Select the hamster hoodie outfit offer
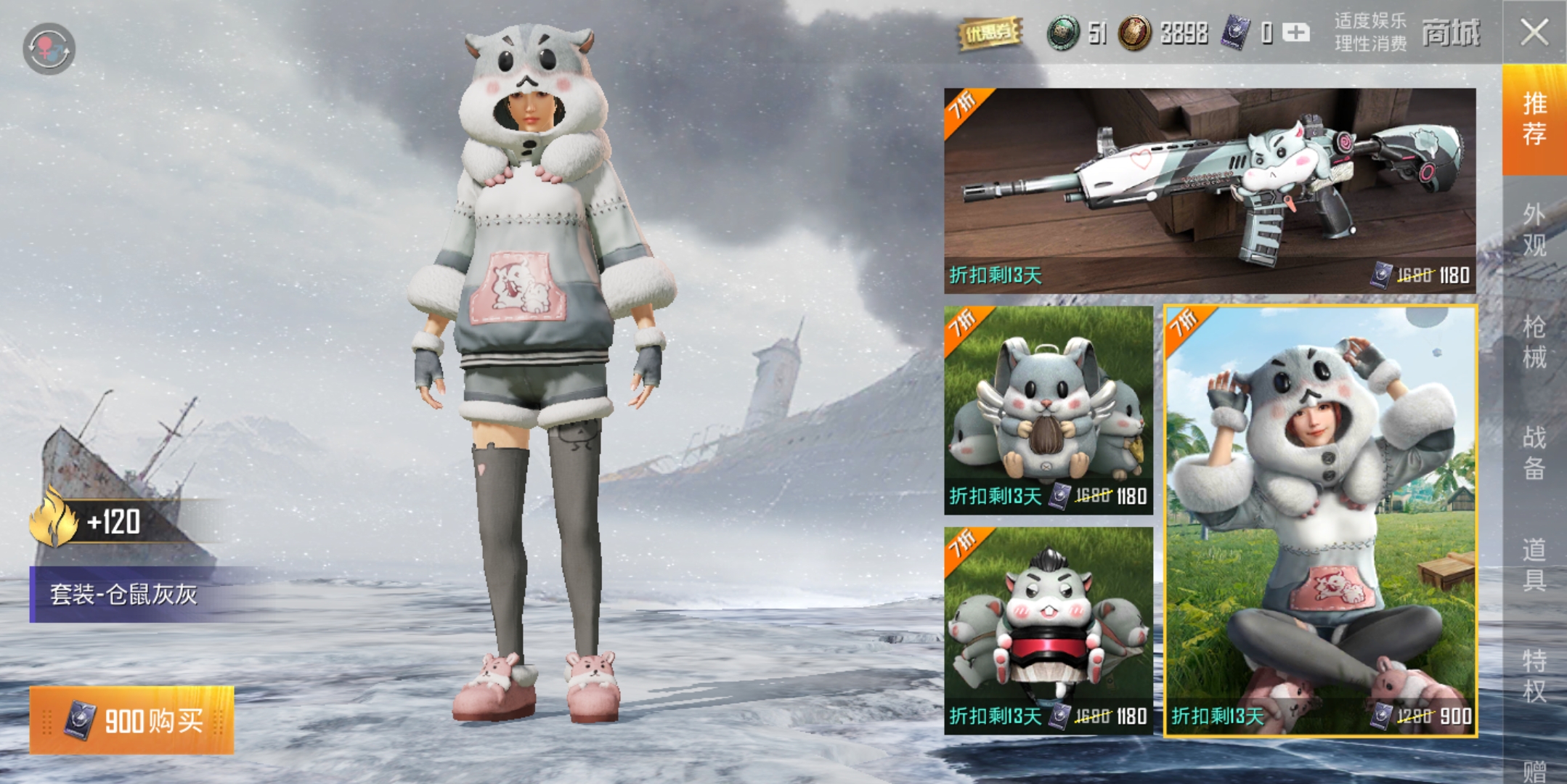Screen dimensions: 1567x784 pyautogui.click(x=1320, y=520)
